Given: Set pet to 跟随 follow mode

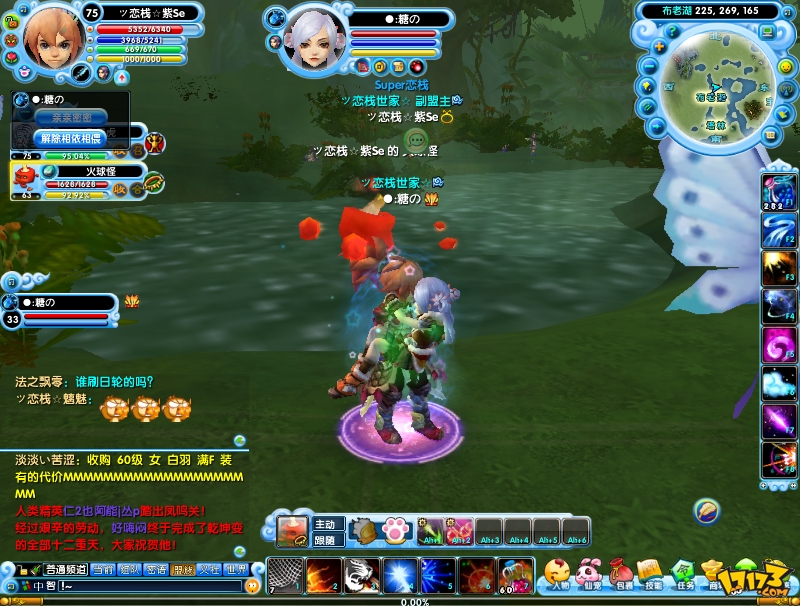Looking at the screenshot, I should (326, 539).
